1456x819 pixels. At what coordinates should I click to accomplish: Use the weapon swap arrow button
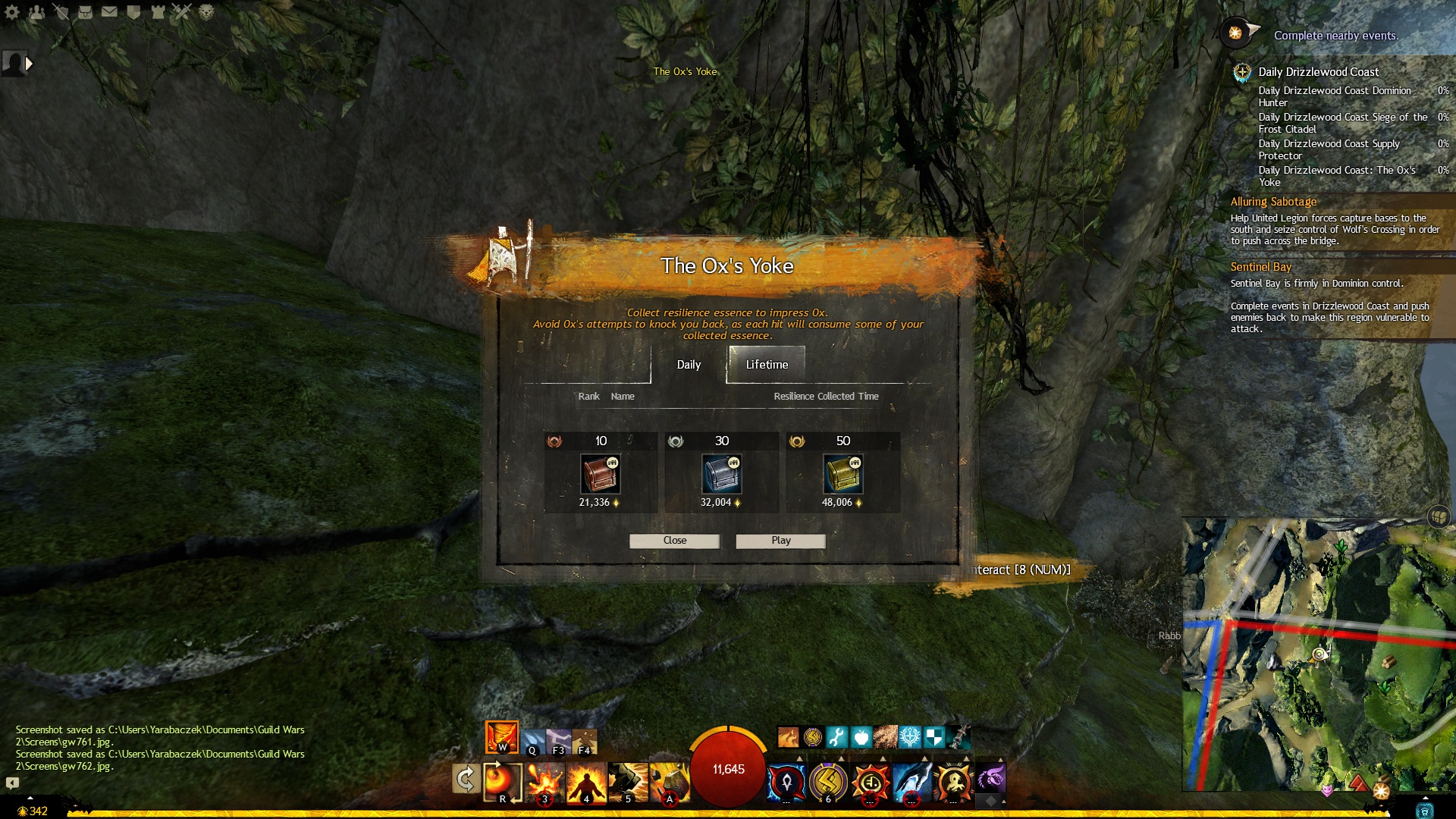pos(465,779)
